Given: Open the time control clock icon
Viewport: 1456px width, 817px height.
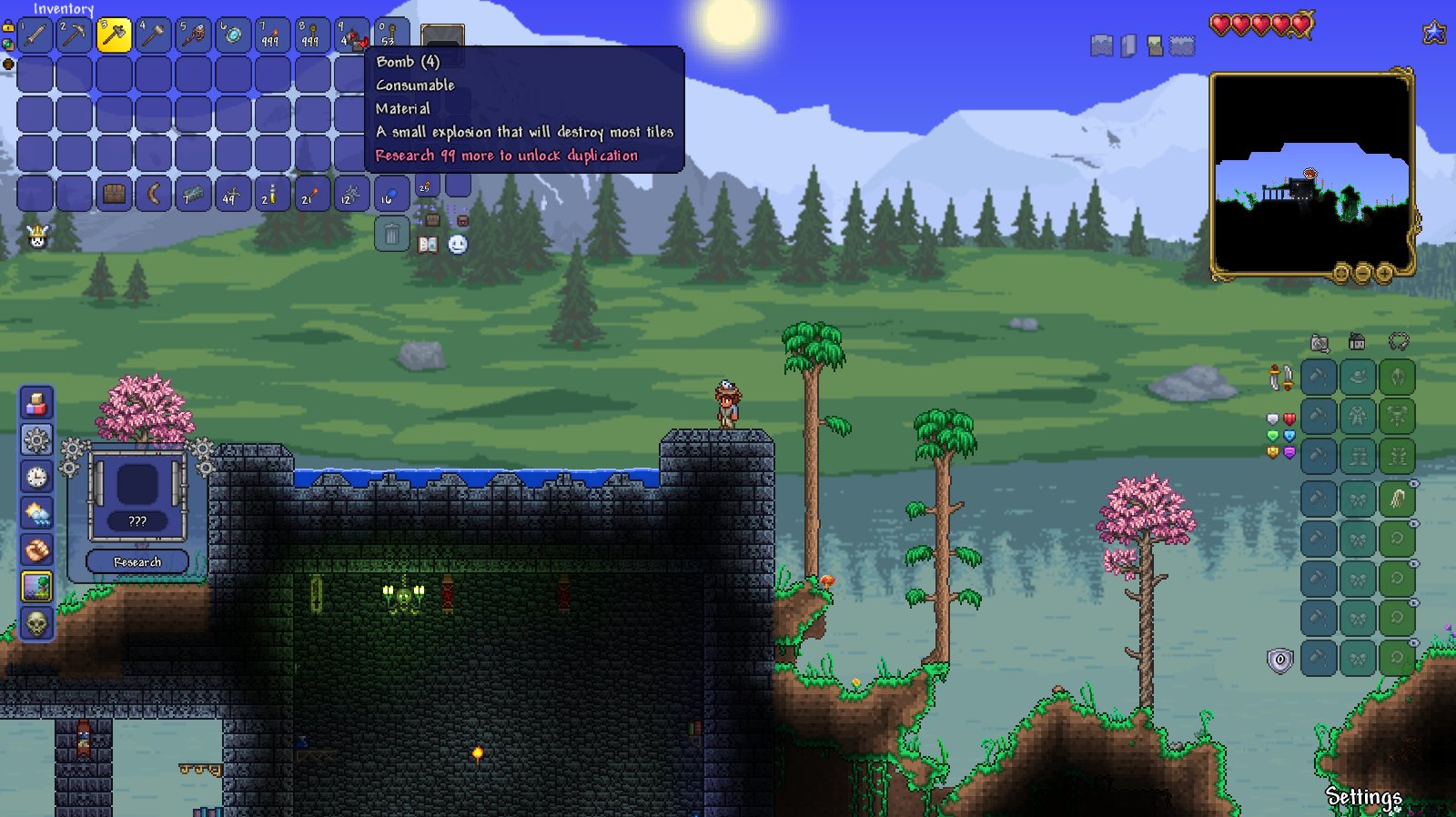Looking at the screenshot, I should [x=36, y=474].
